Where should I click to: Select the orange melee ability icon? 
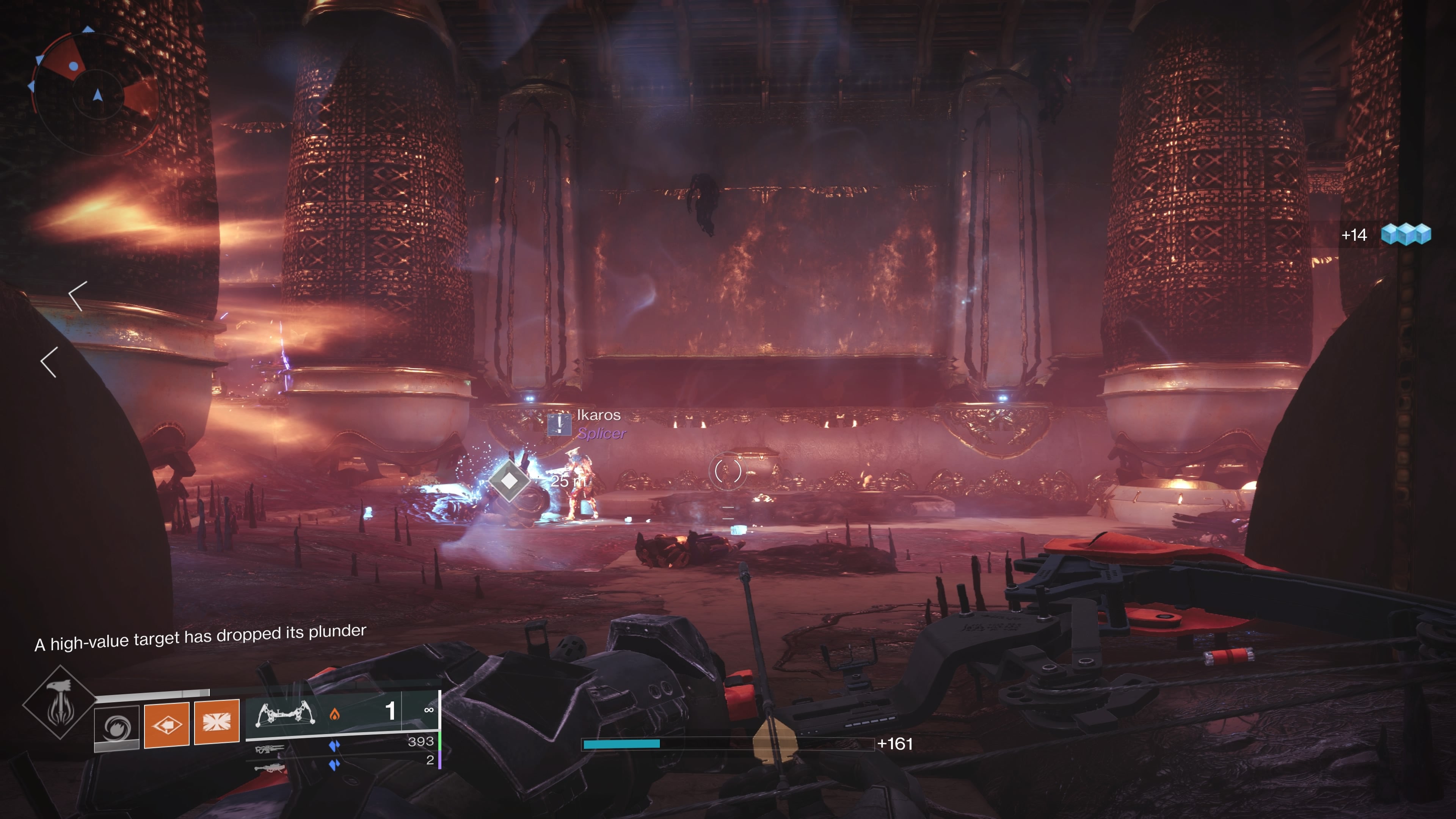pos(166,723)
